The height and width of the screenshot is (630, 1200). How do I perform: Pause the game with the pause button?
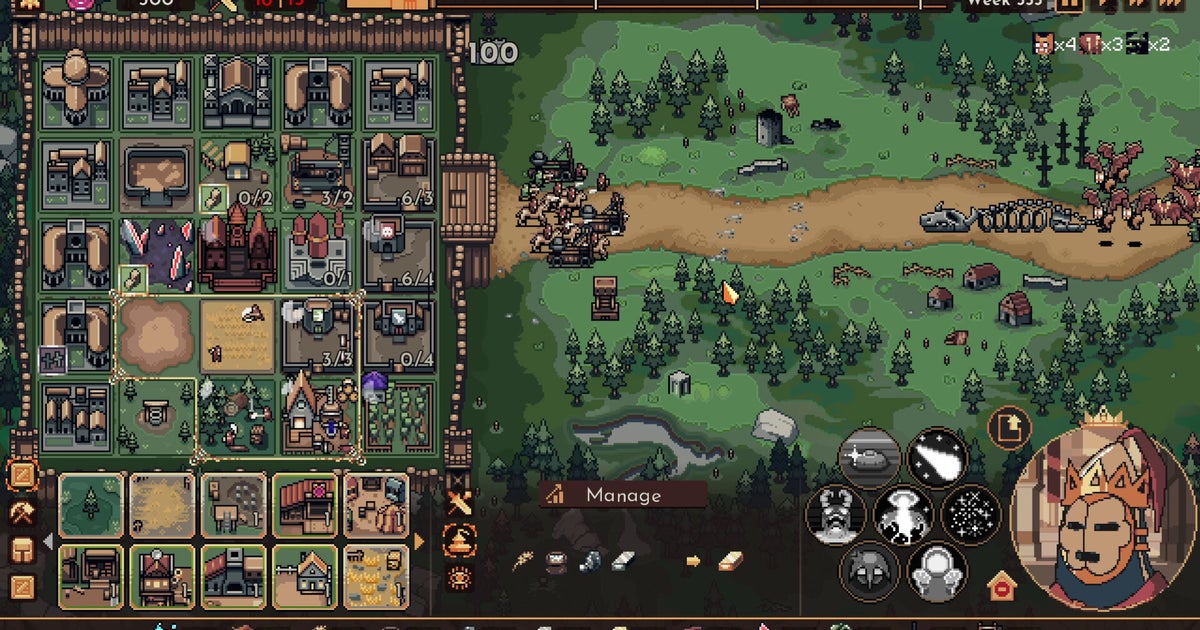[1070, 4]
